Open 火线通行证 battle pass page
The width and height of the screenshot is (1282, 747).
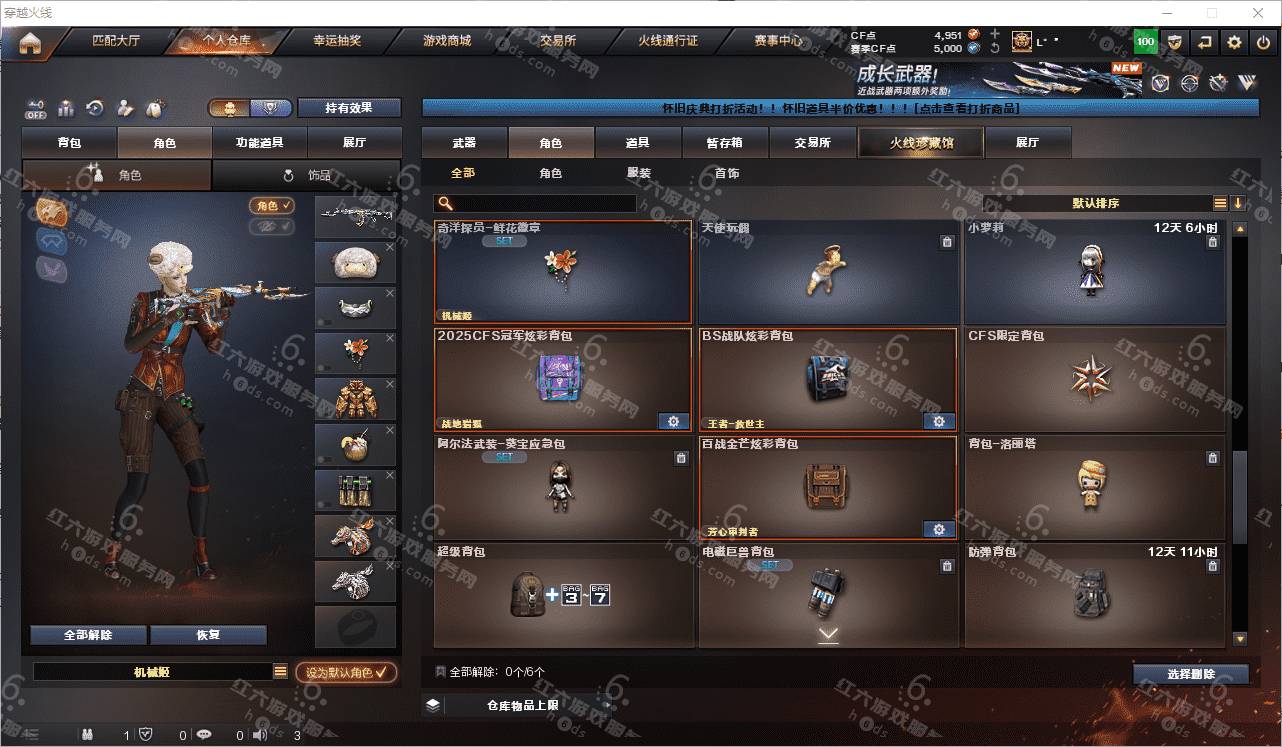coord(668,41)
